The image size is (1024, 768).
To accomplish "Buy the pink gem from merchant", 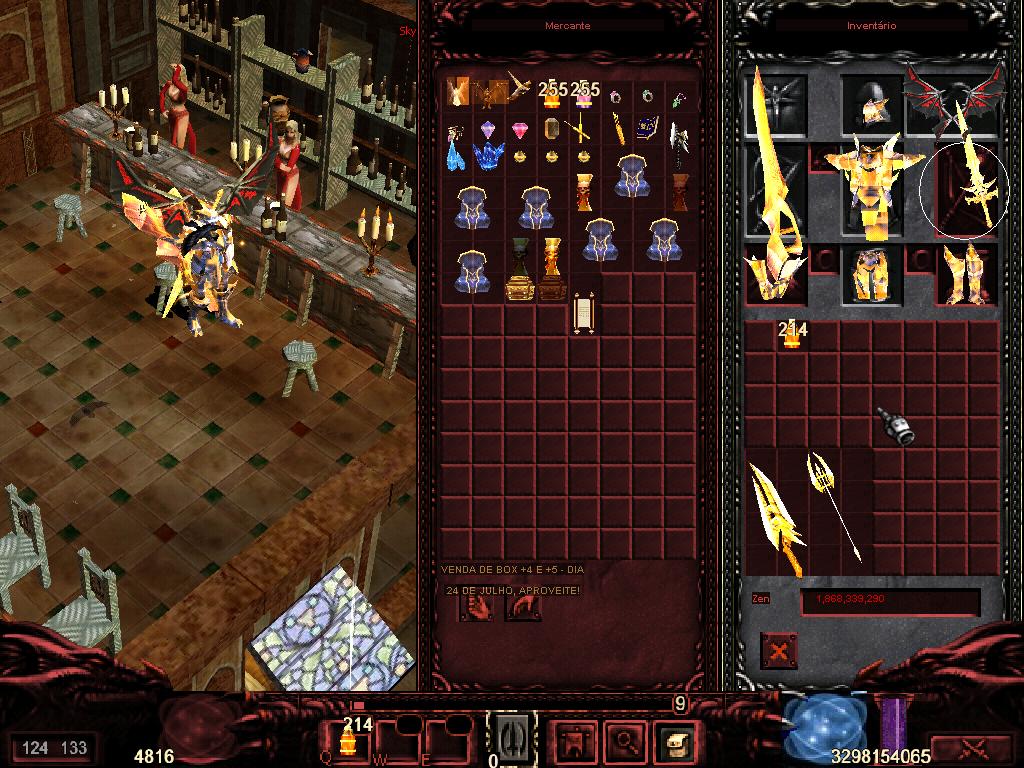I will [x=520, y=130].
